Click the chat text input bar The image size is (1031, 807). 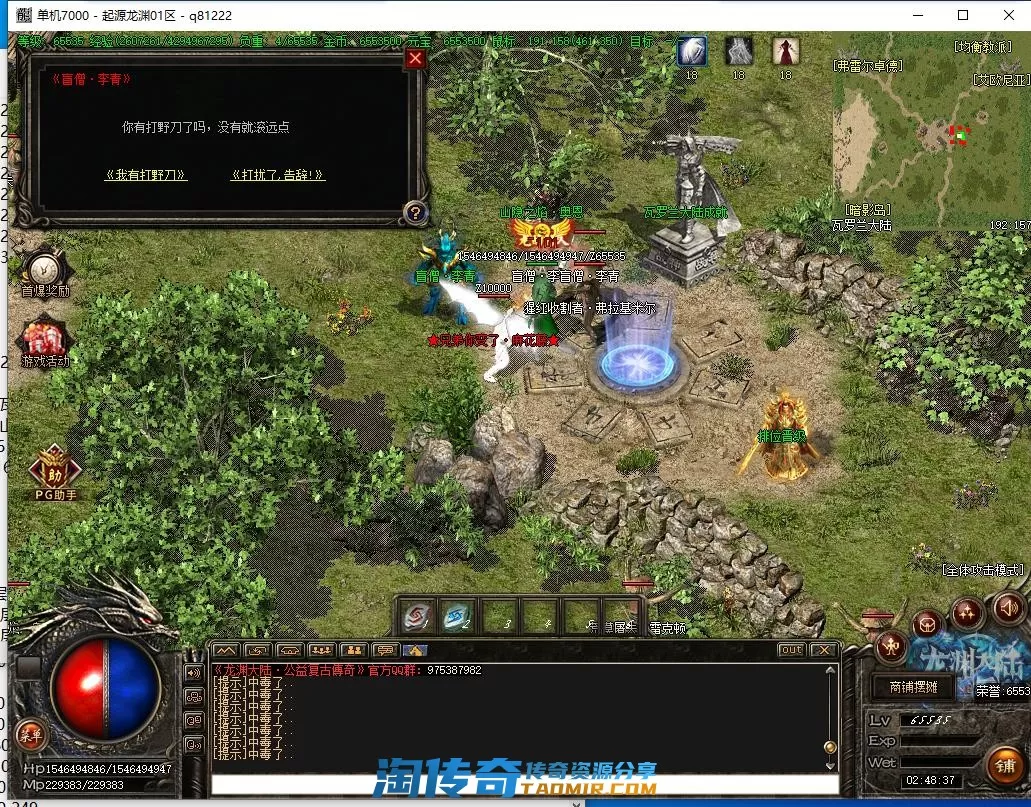(x=520, y=785)
